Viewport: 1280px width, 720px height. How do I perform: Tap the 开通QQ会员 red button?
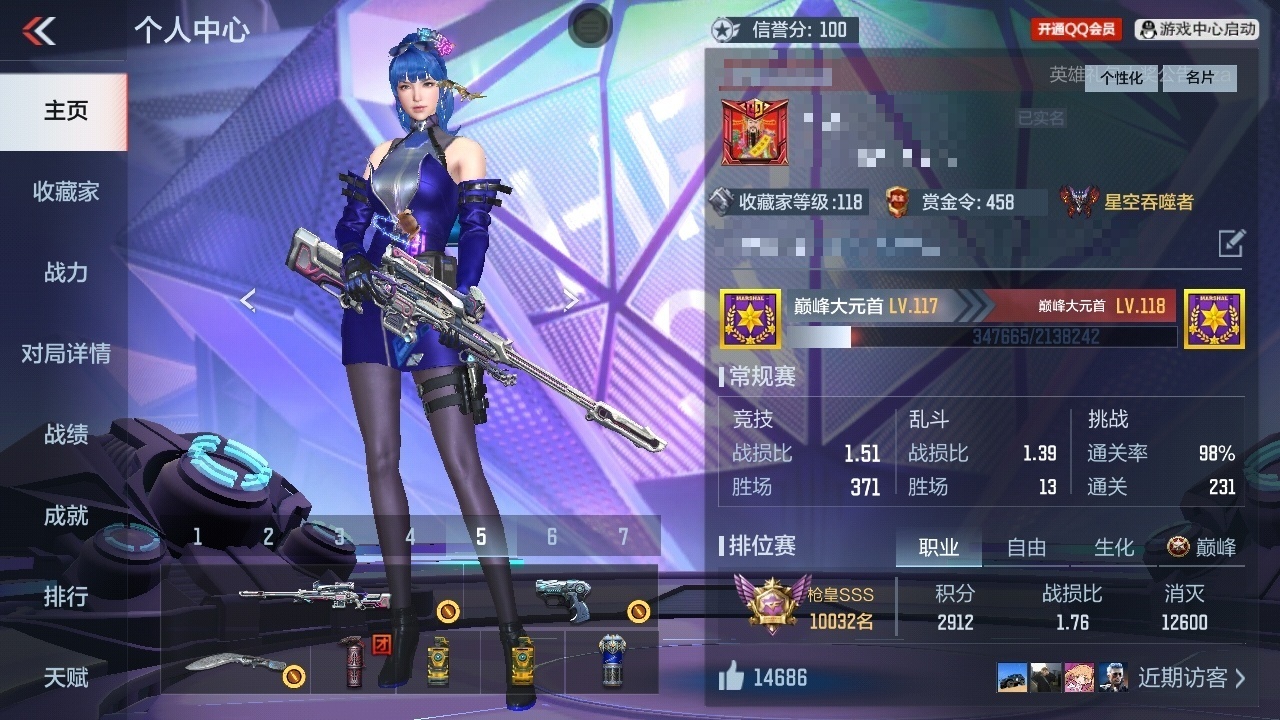pyautogui.click(x=1076, y=29)
